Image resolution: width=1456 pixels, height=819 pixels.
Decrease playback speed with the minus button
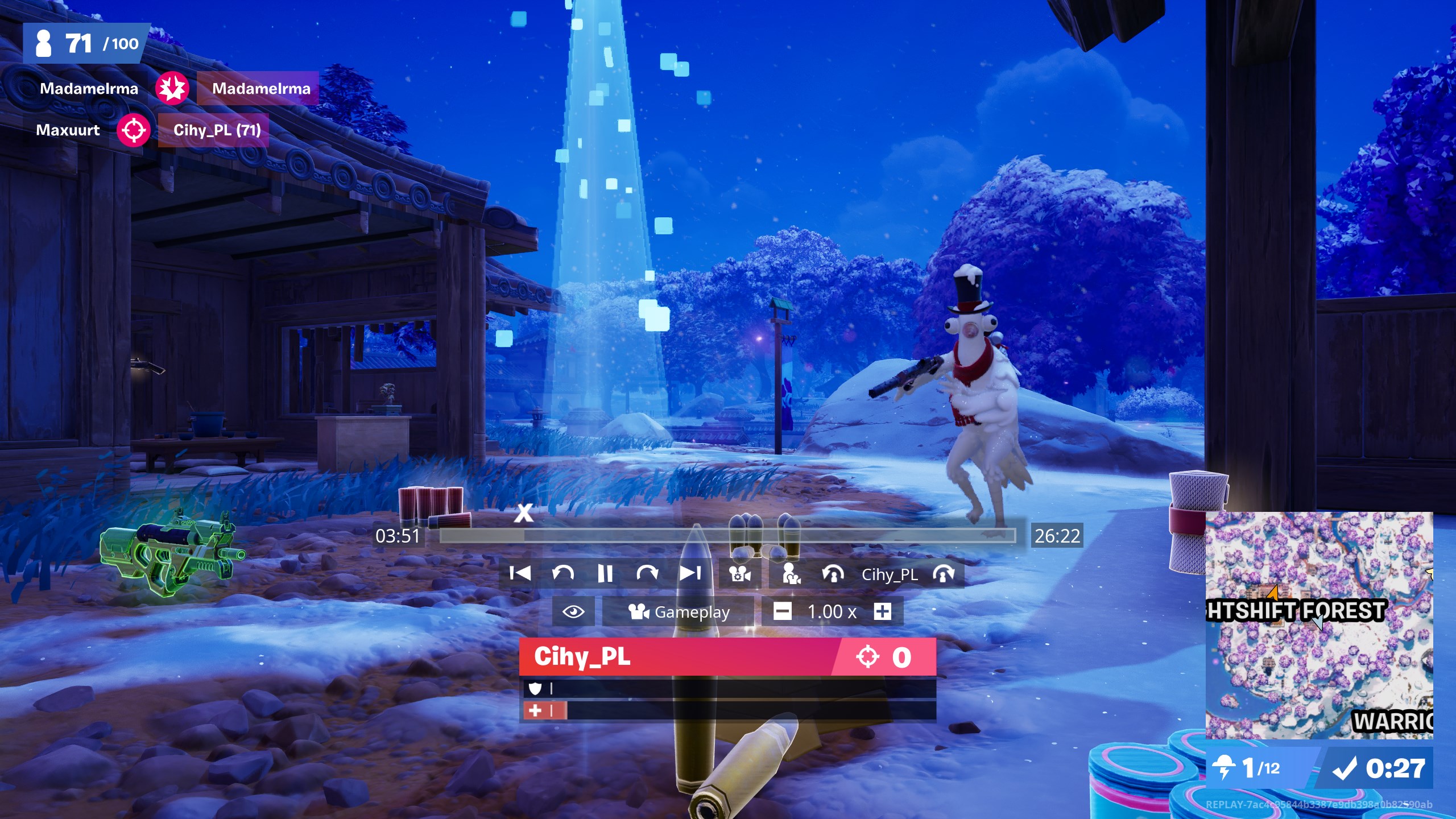point(782,612)
